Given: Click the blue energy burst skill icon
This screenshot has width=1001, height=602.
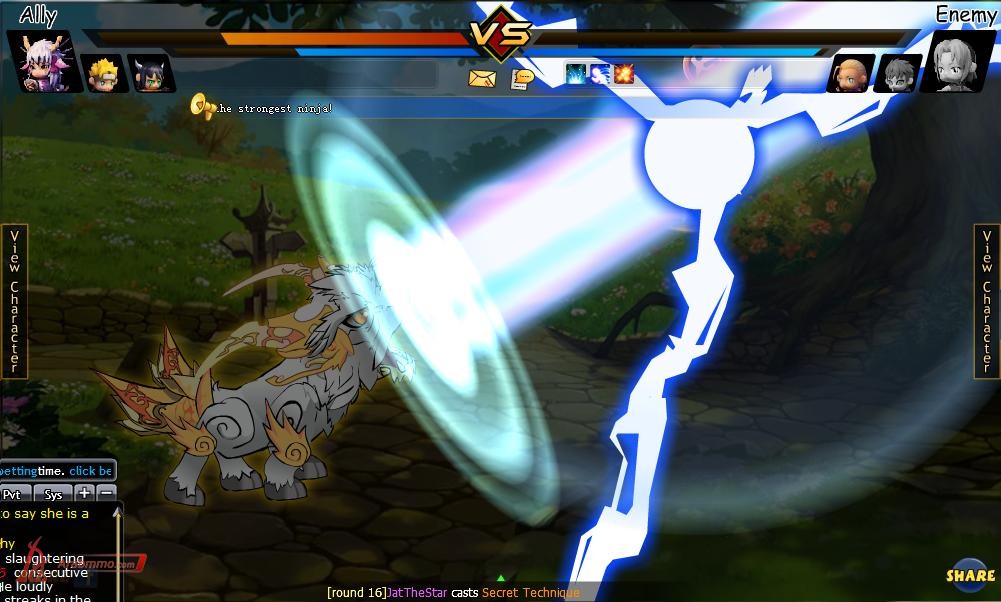Looking at the screenshot, I should point(576,73).
